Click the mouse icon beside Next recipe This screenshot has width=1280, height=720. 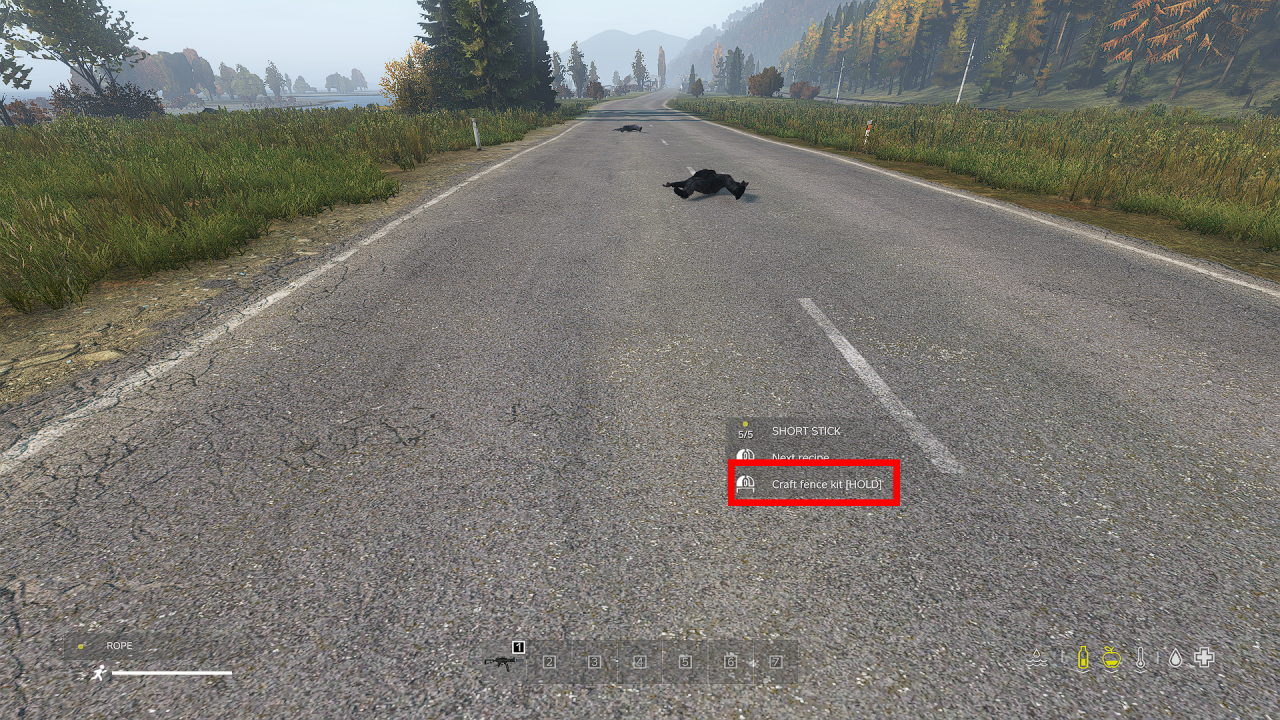point(745,457)
